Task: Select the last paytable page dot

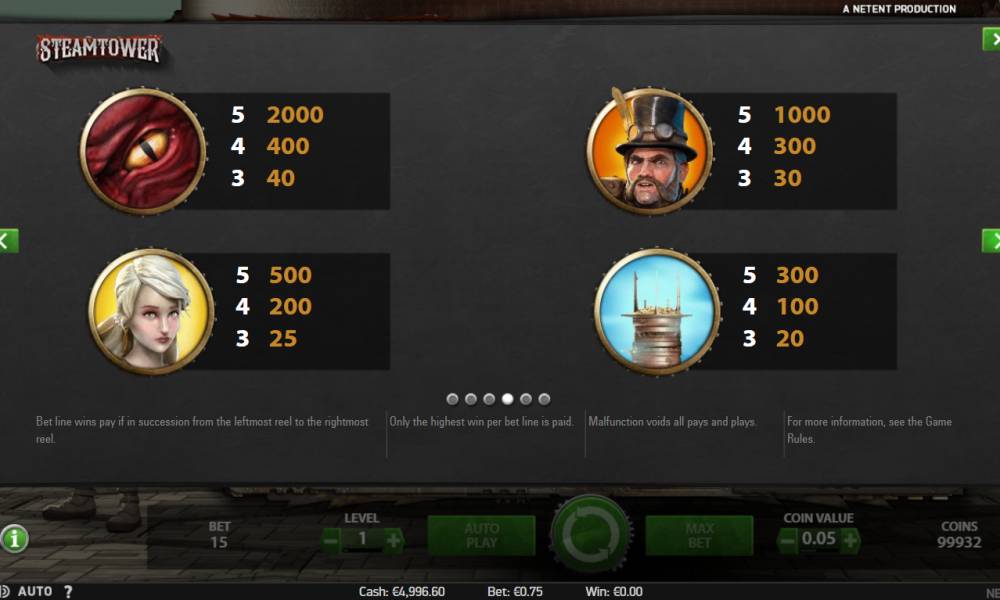Action: click(544, 399)
